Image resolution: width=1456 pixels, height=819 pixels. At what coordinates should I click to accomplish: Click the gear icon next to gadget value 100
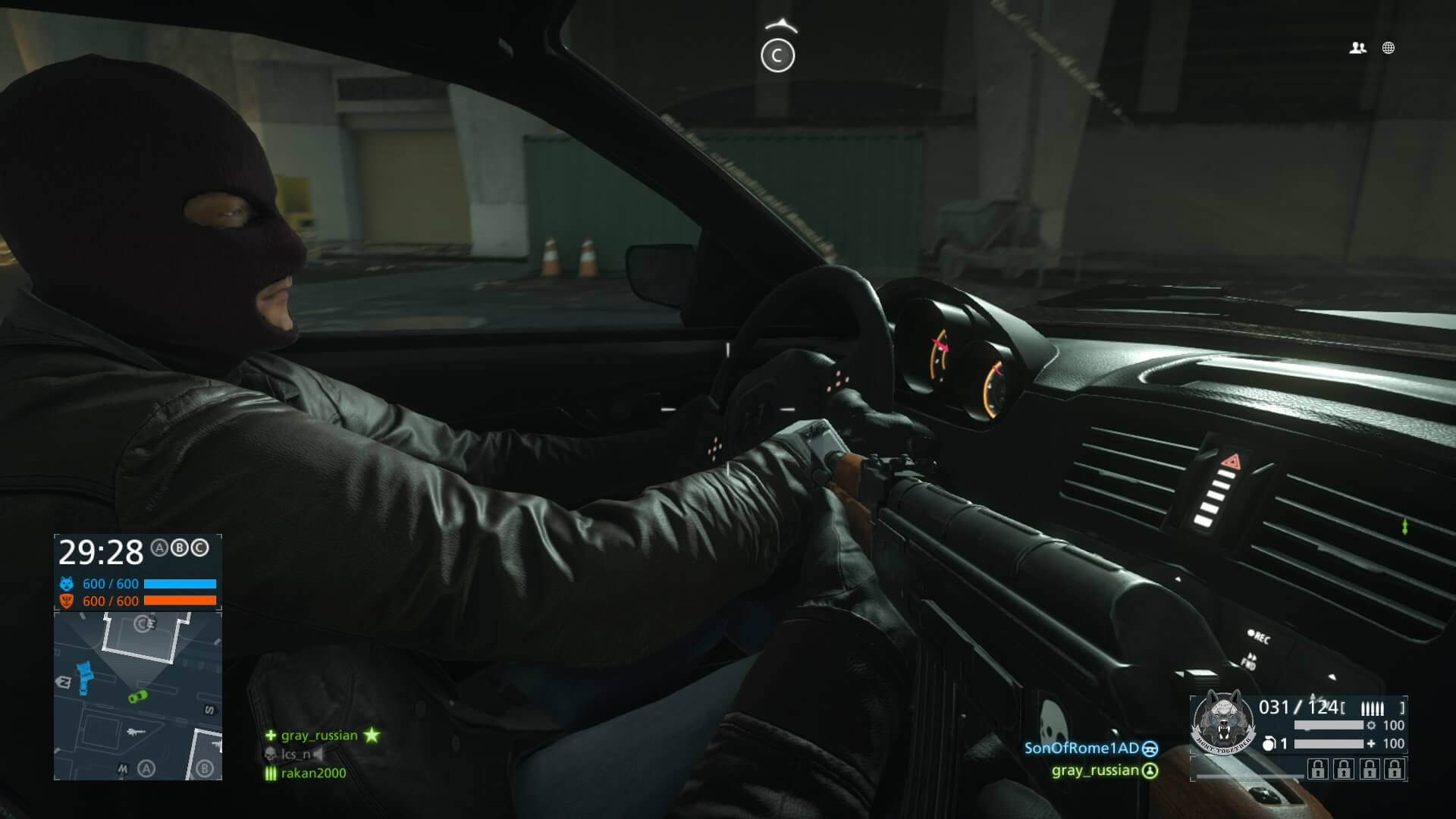[1371, 726]
